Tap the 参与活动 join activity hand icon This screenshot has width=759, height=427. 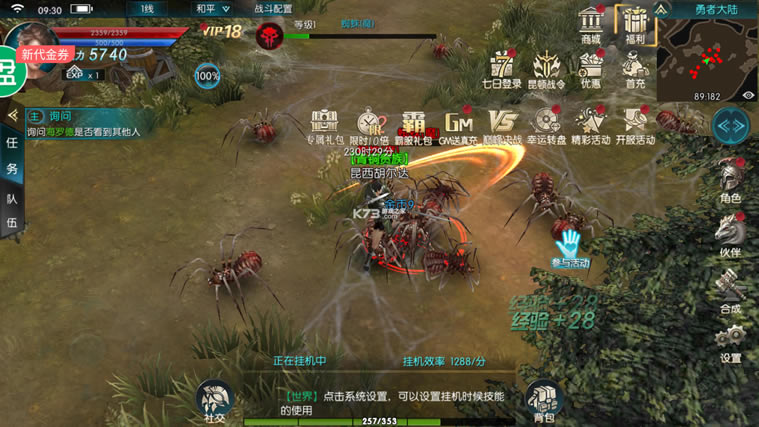(x=571, y=245)
